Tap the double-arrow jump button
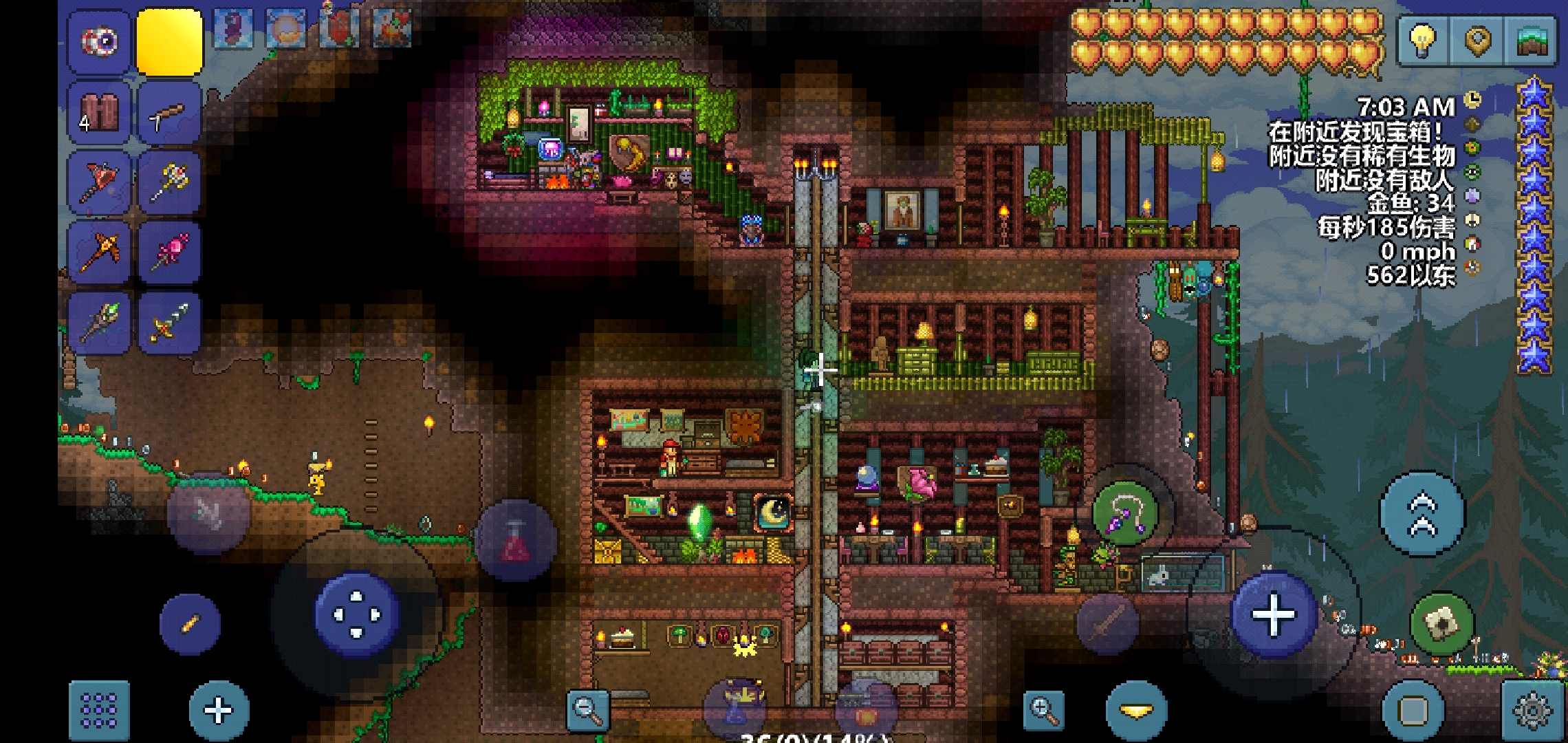The height and width of the screenshot is (743, 1568). click(x=1422, y=514)
